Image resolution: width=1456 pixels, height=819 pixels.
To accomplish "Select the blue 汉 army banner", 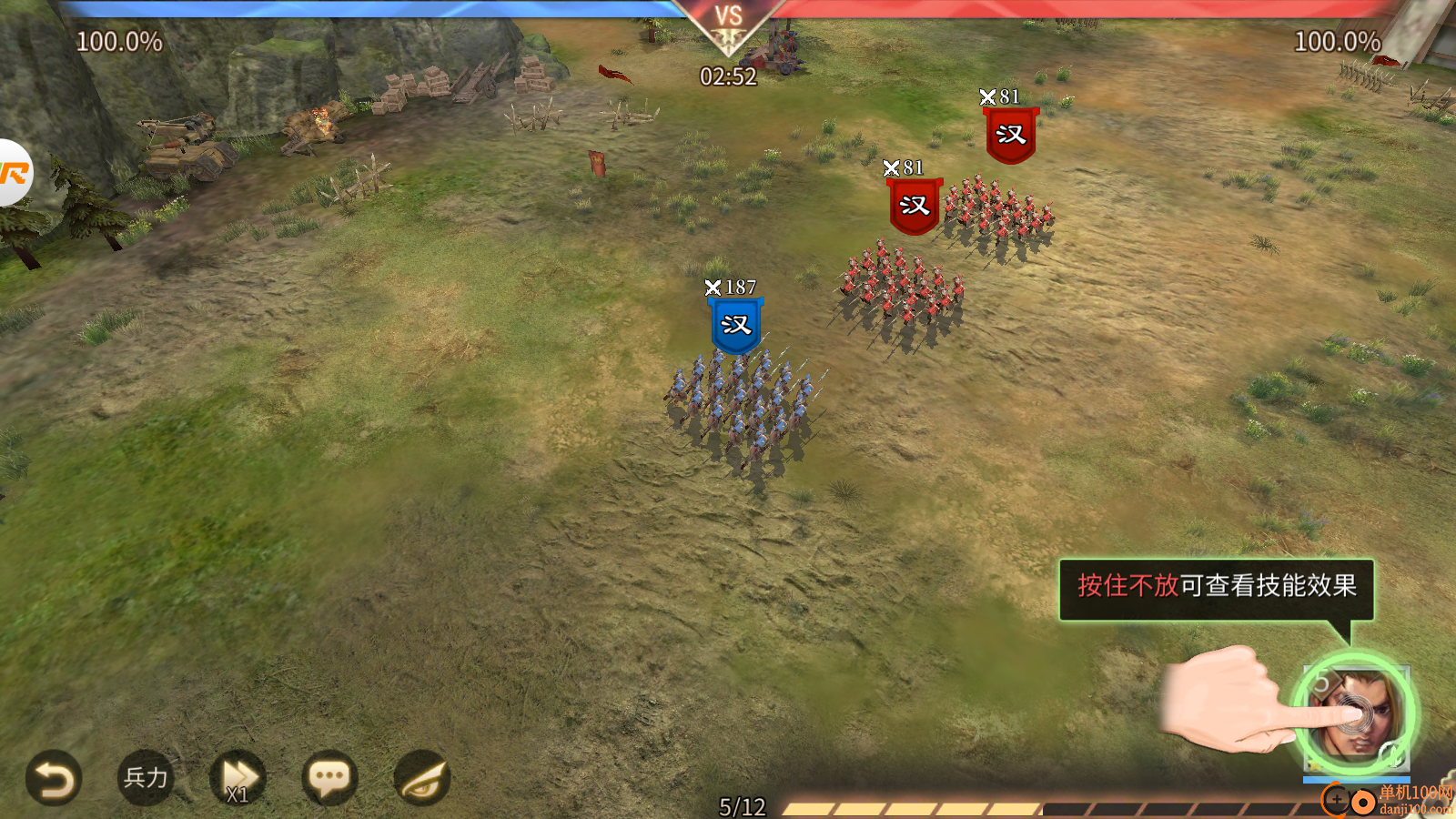I will click(x=735, y=326).
